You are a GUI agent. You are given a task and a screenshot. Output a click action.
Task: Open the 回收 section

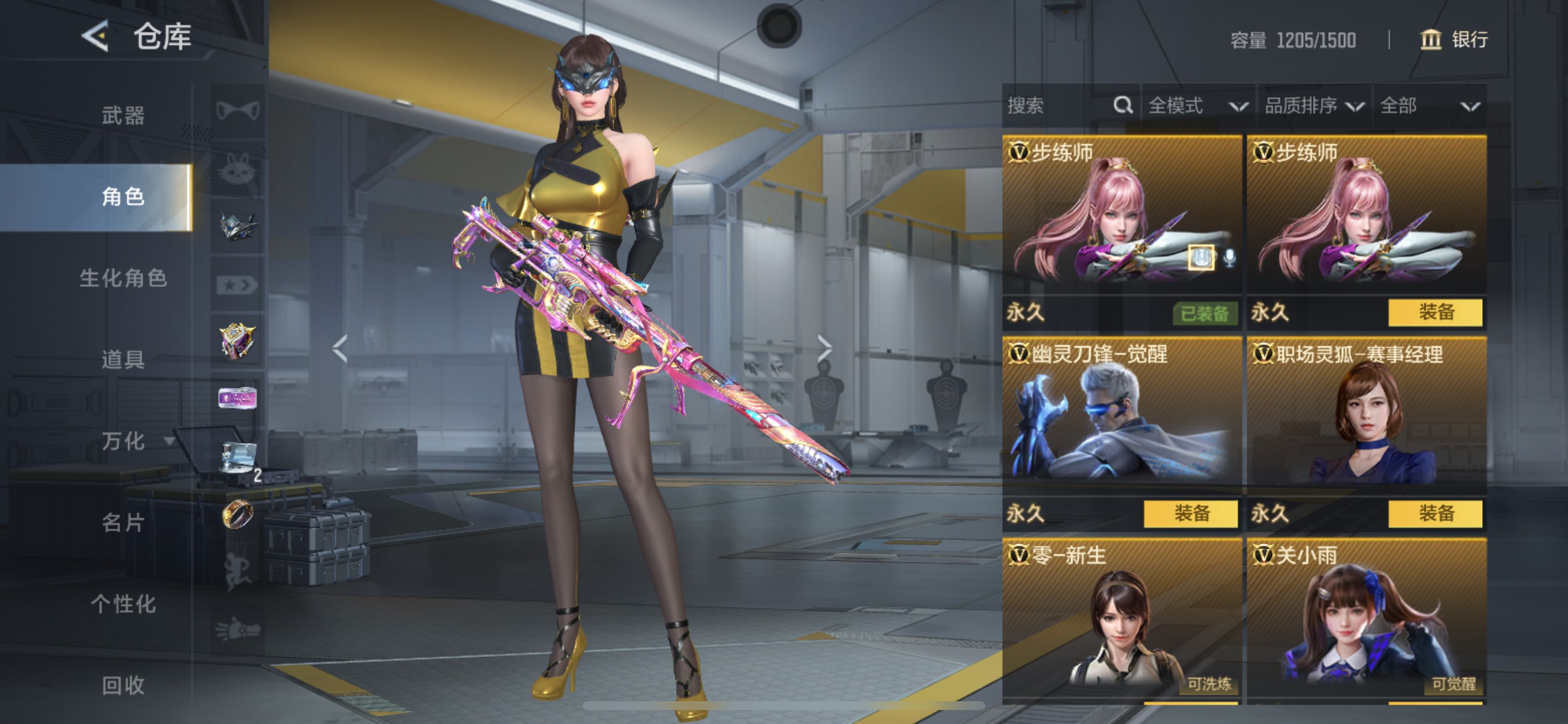(123, 686)
